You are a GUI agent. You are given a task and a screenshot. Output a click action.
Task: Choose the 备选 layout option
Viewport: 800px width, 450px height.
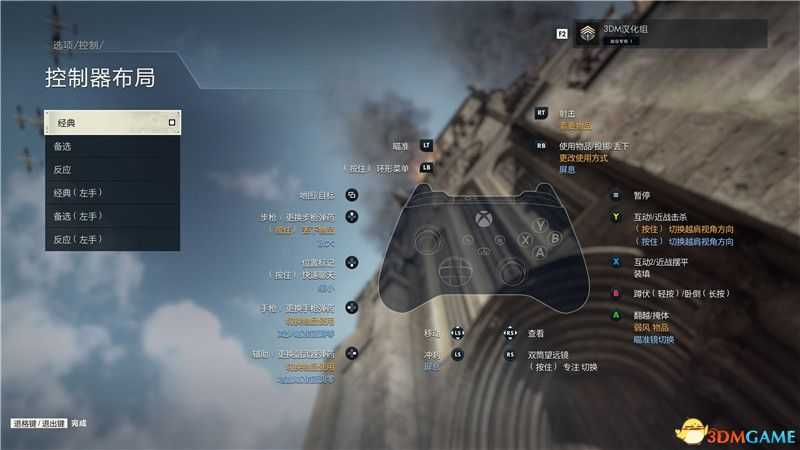pos(112,146)
